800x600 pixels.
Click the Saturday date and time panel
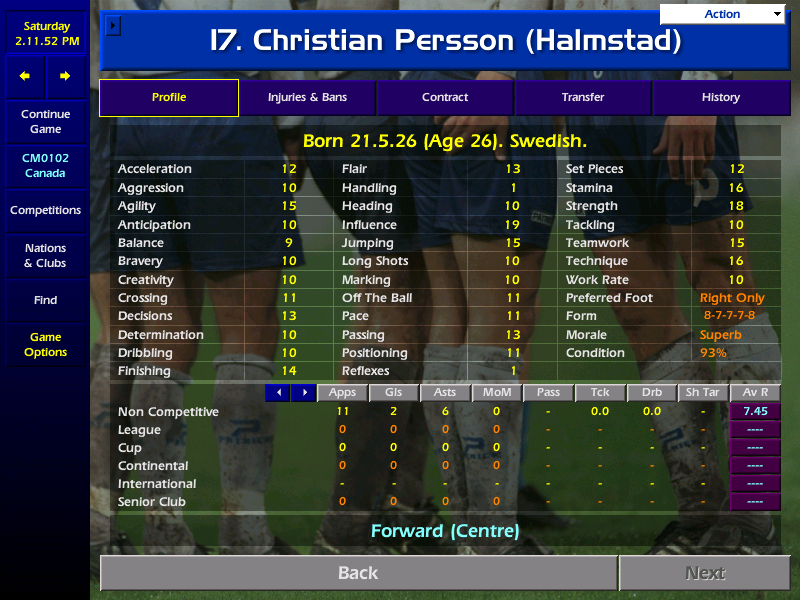click(x=45, y=33)
